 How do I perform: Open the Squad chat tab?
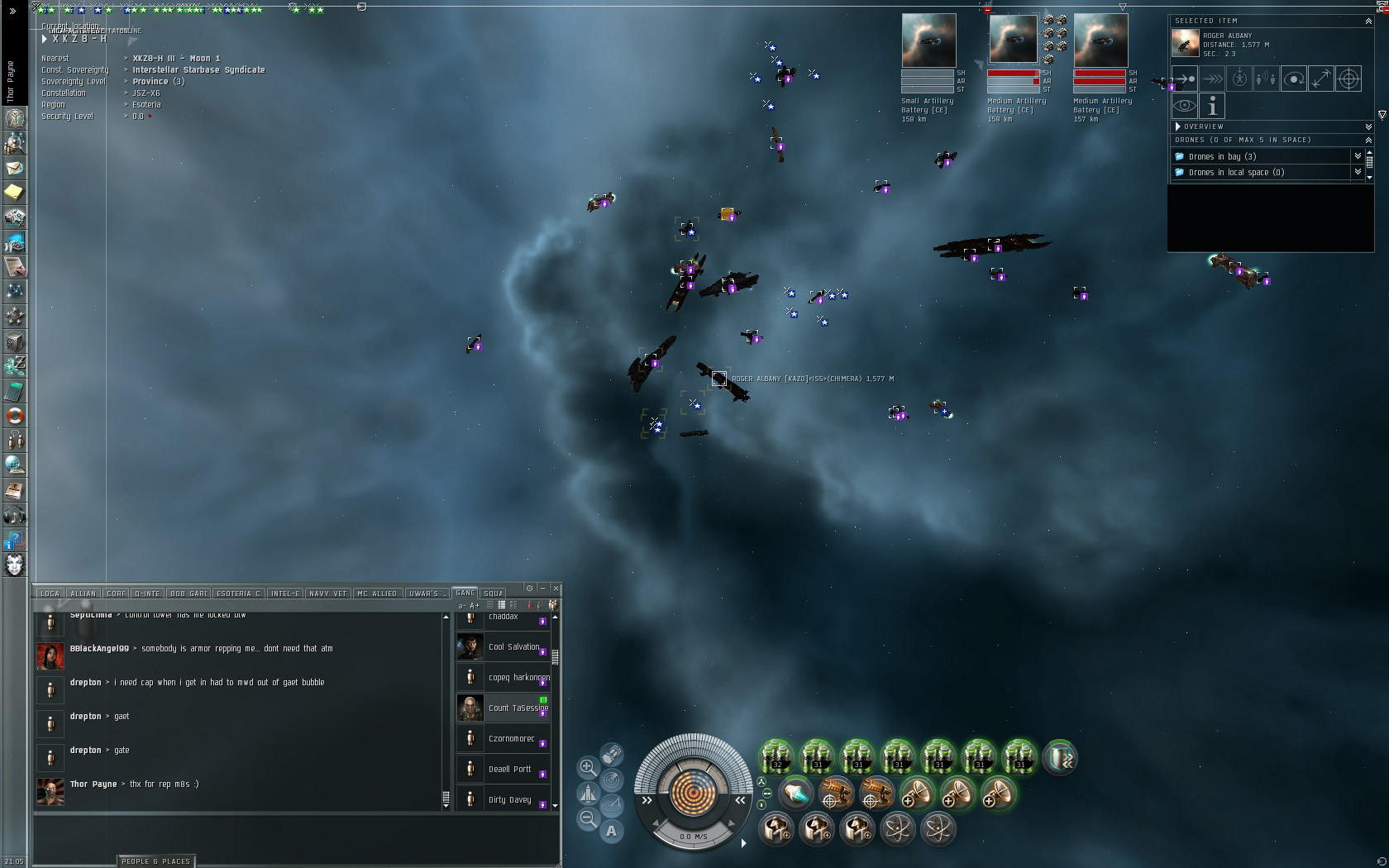[x=493, y=594]
